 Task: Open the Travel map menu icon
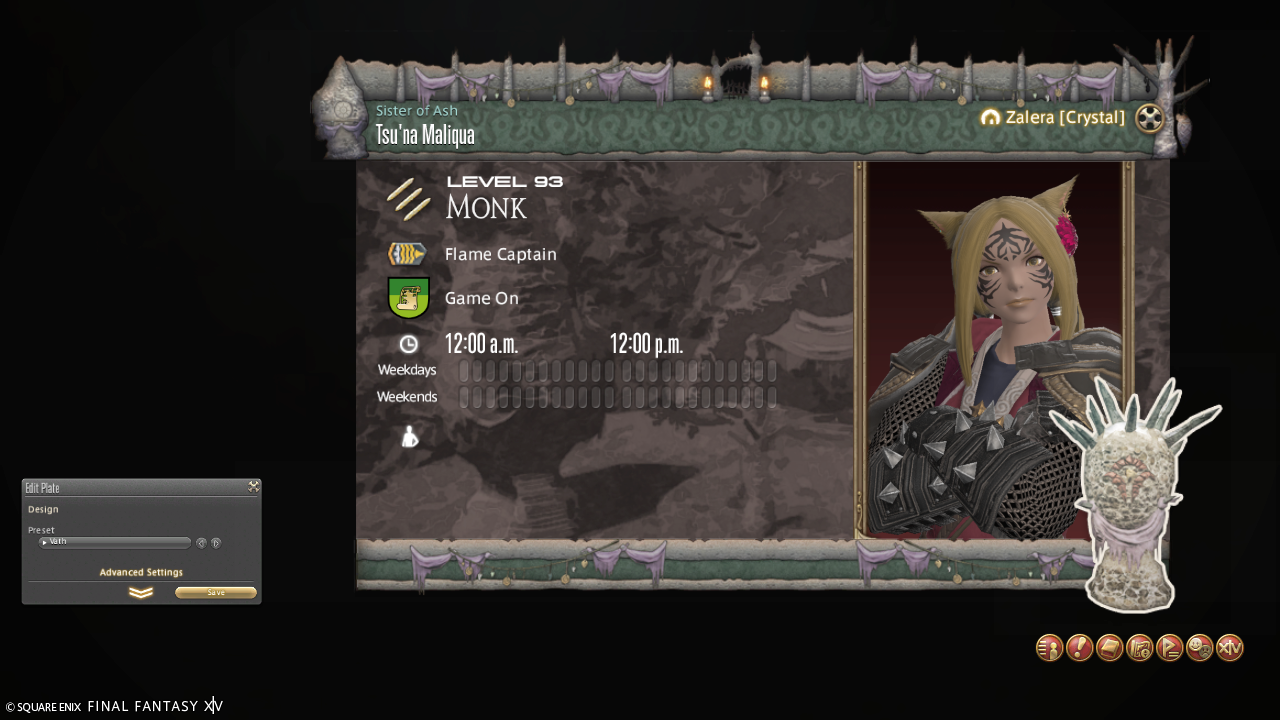coord(1139,648)
